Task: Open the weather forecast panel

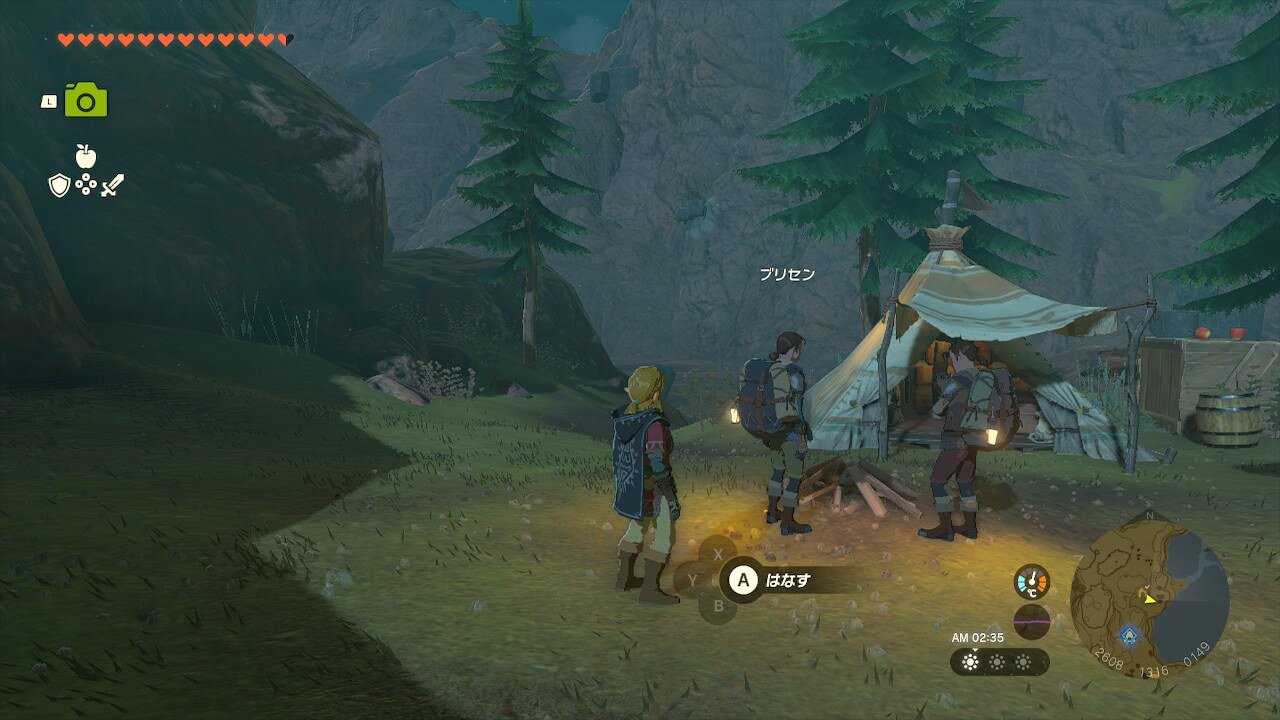Action: (999, 662)
